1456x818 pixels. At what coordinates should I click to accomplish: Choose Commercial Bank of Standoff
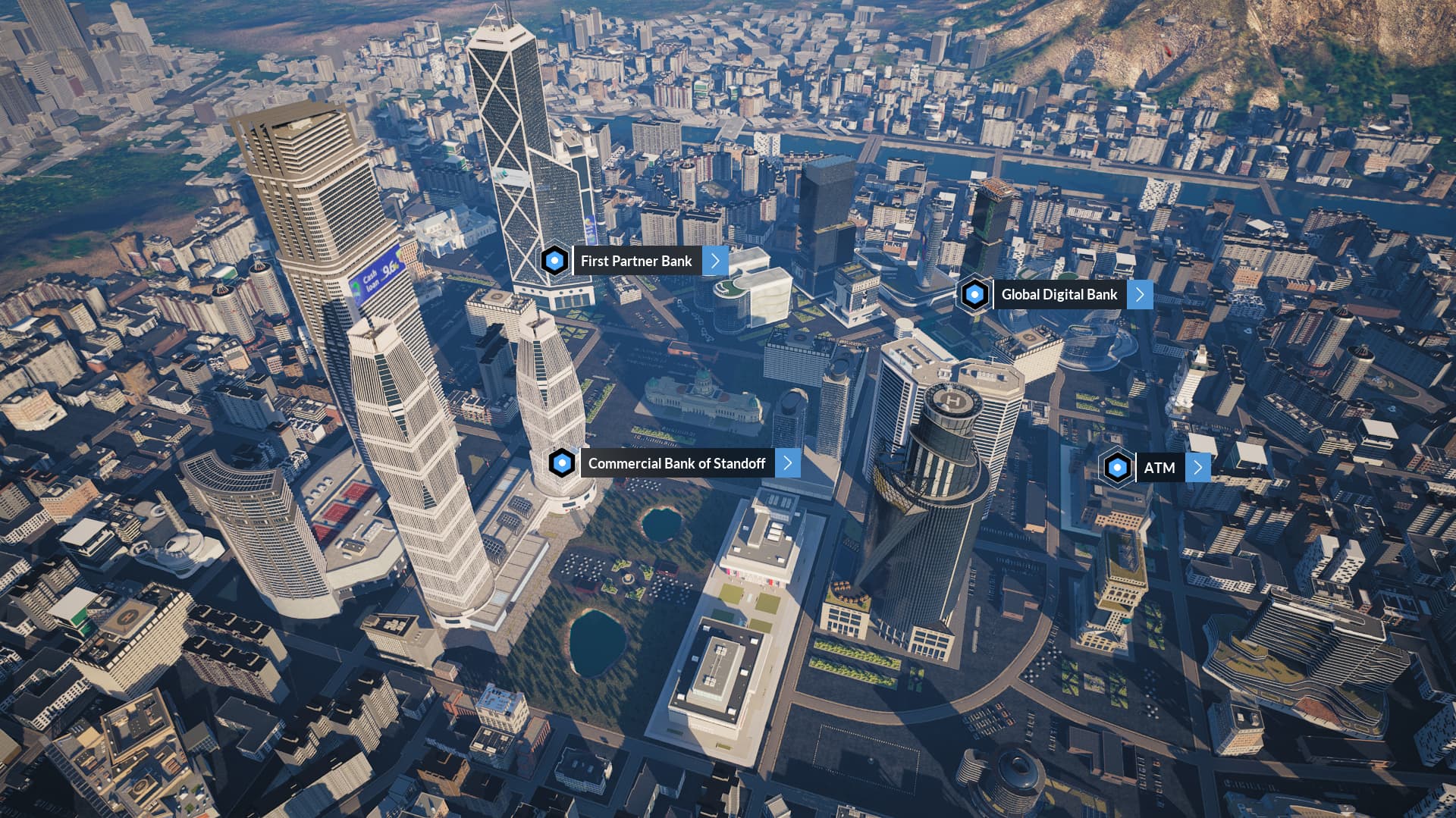[x=676, y=463]
